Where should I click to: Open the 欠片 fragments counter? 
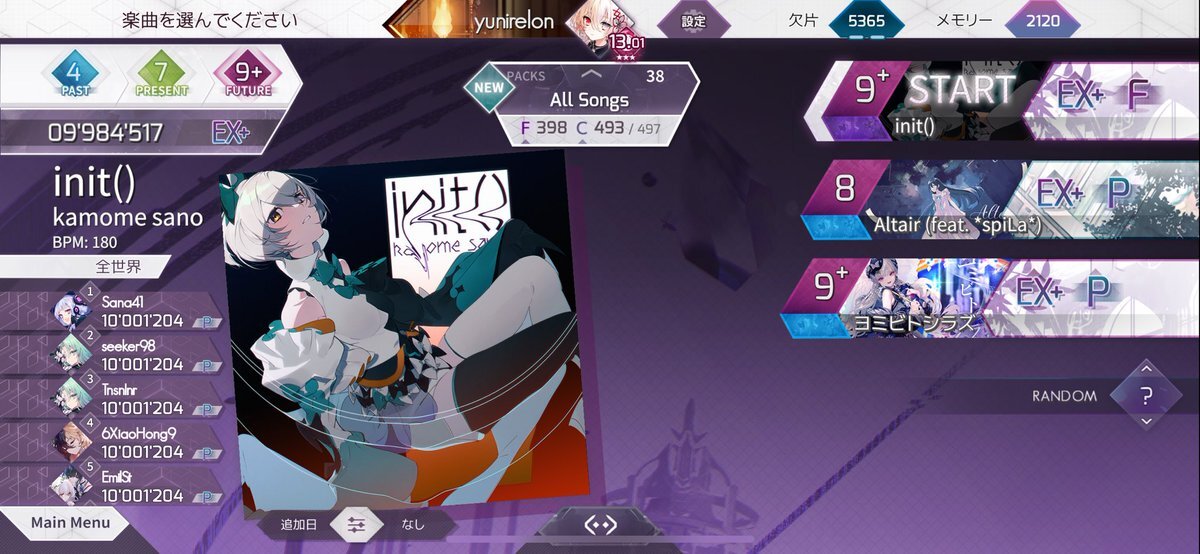[860, 20]
